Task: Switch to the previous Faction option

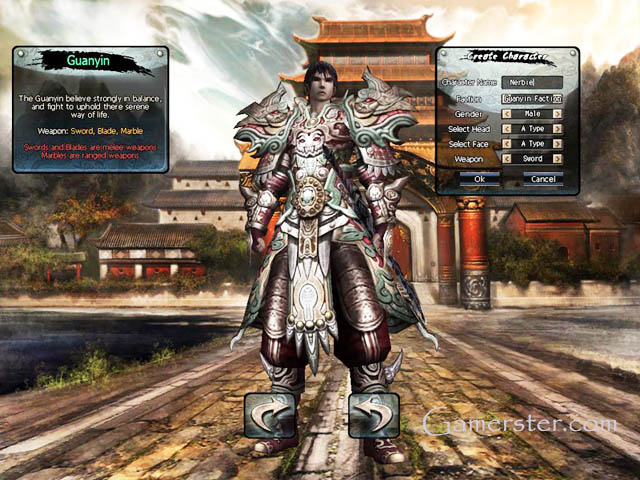Action: pos(507,99)
